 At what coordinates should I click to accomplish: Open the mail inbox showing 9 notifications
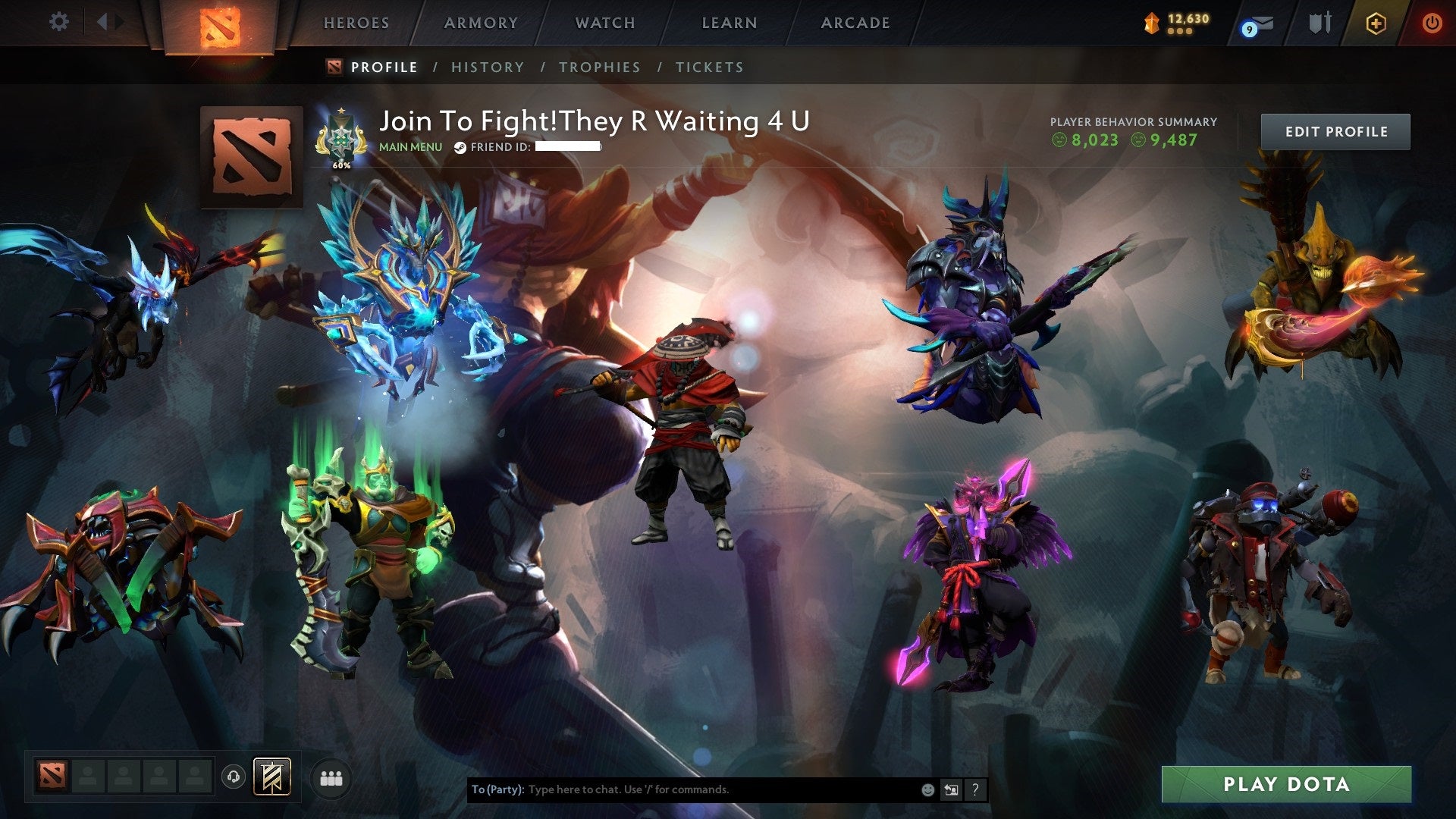pos(1257,23)
